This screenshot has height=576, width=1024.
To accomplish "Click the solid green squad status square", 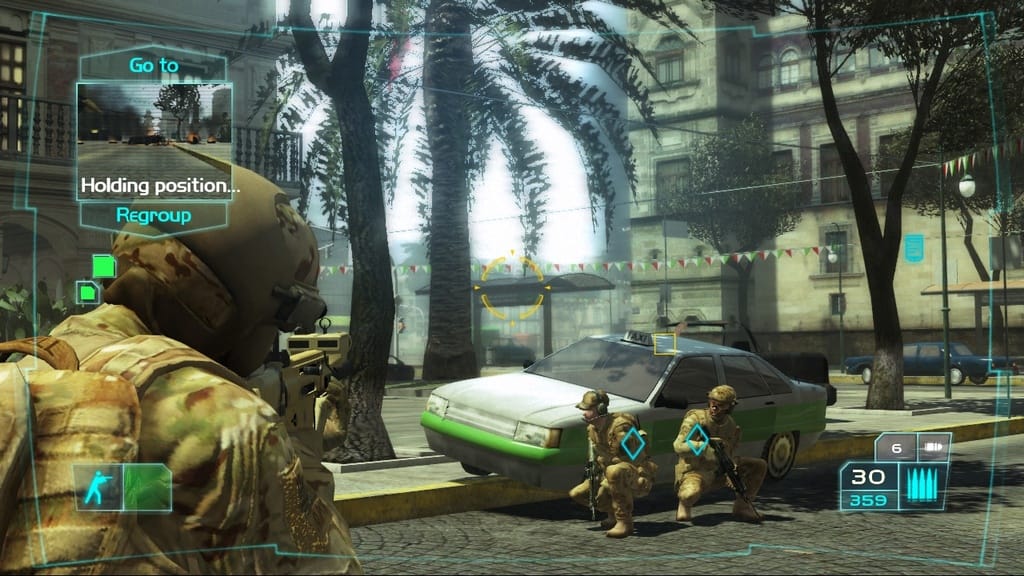I will click(x=104, y=265).
